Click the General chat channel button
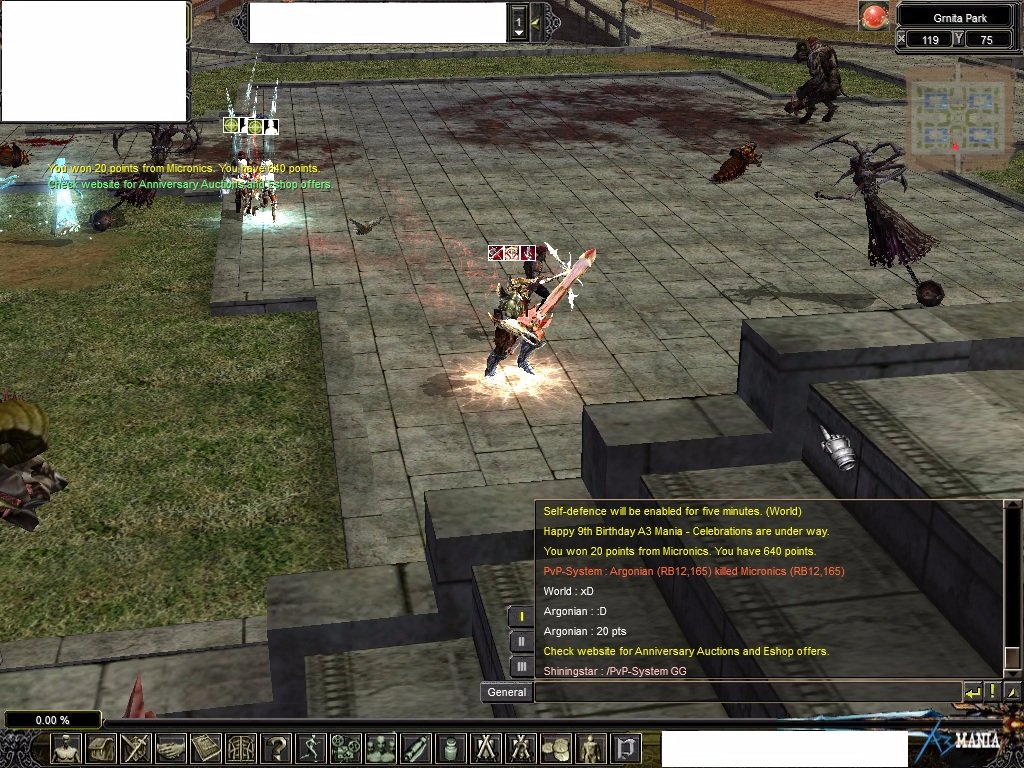The width and height of the screenshot is (1024, 768). coord(506,692)
